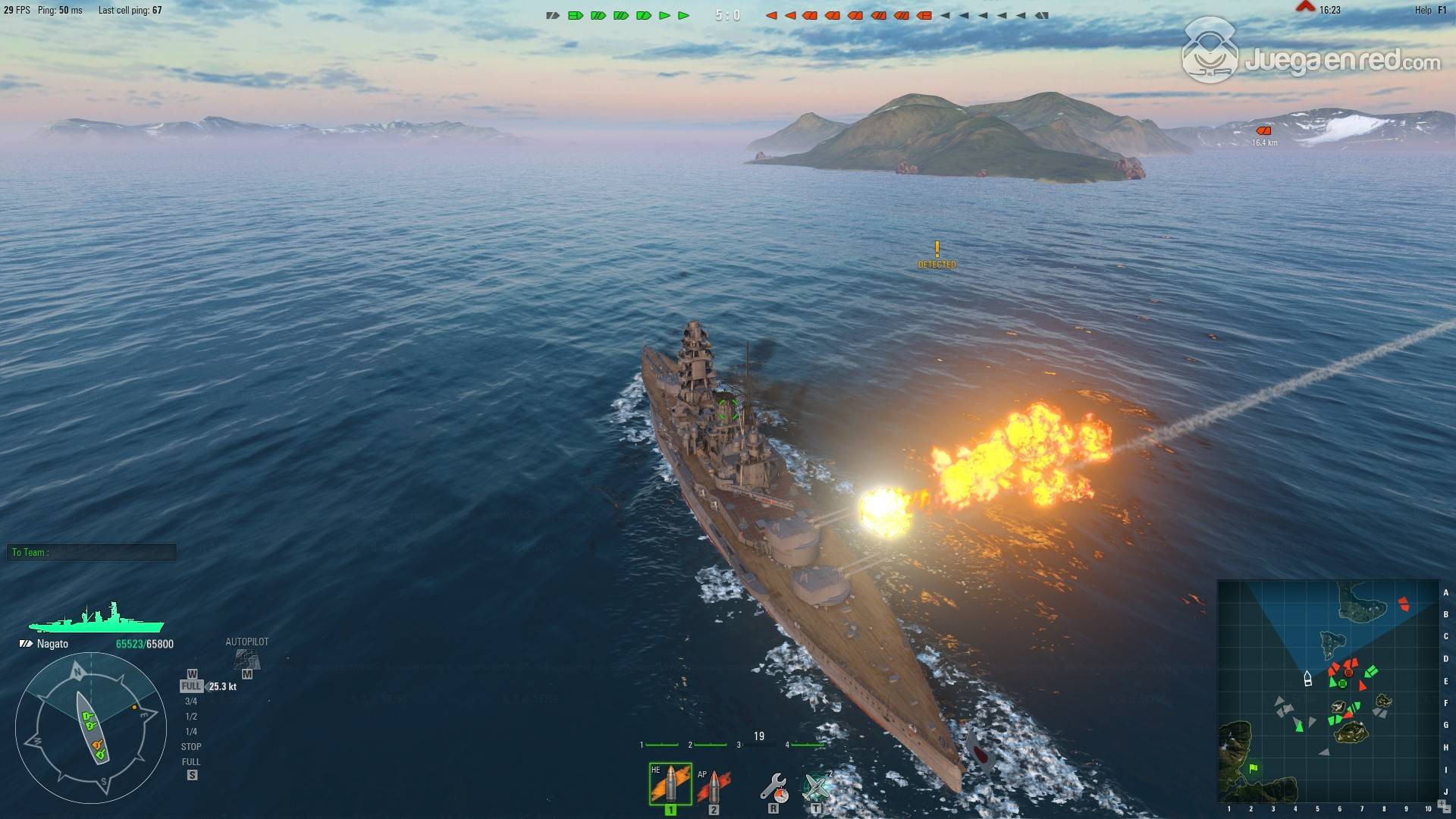This screenshot has height=819, width=1456.
Task: Focus the To Team chat input
Action: tap(93, 553)
